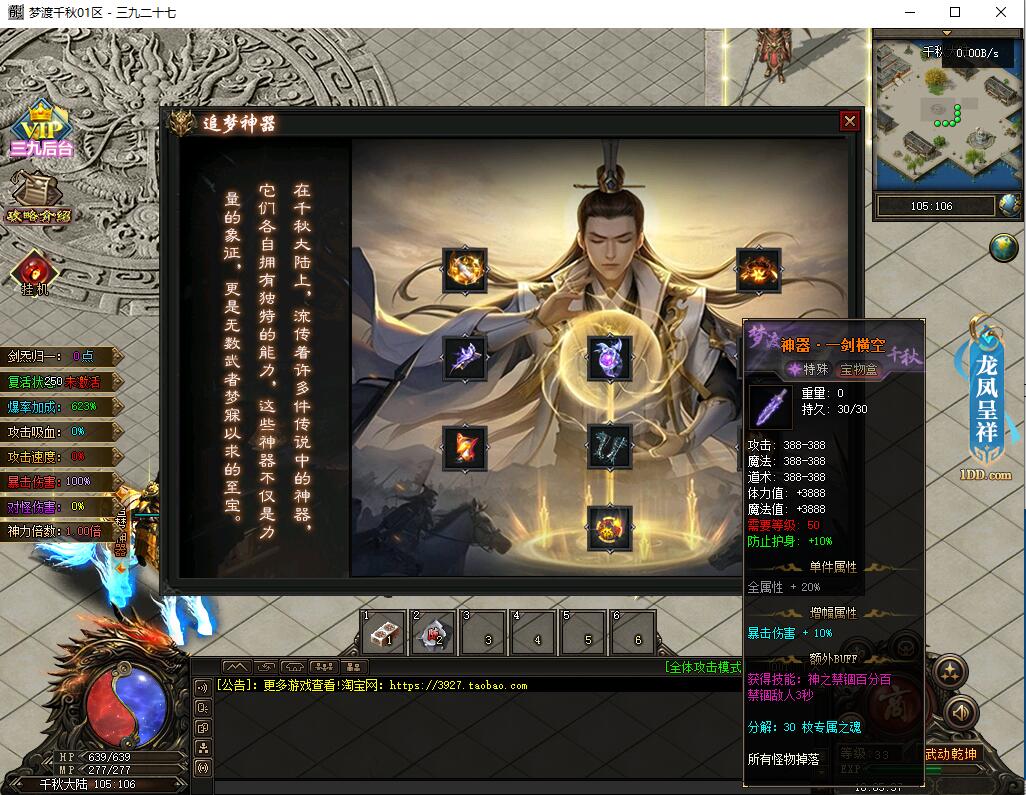
Task: Open the 攻略介绍 strategy guide scroll
Action: [x=38, y=197]
